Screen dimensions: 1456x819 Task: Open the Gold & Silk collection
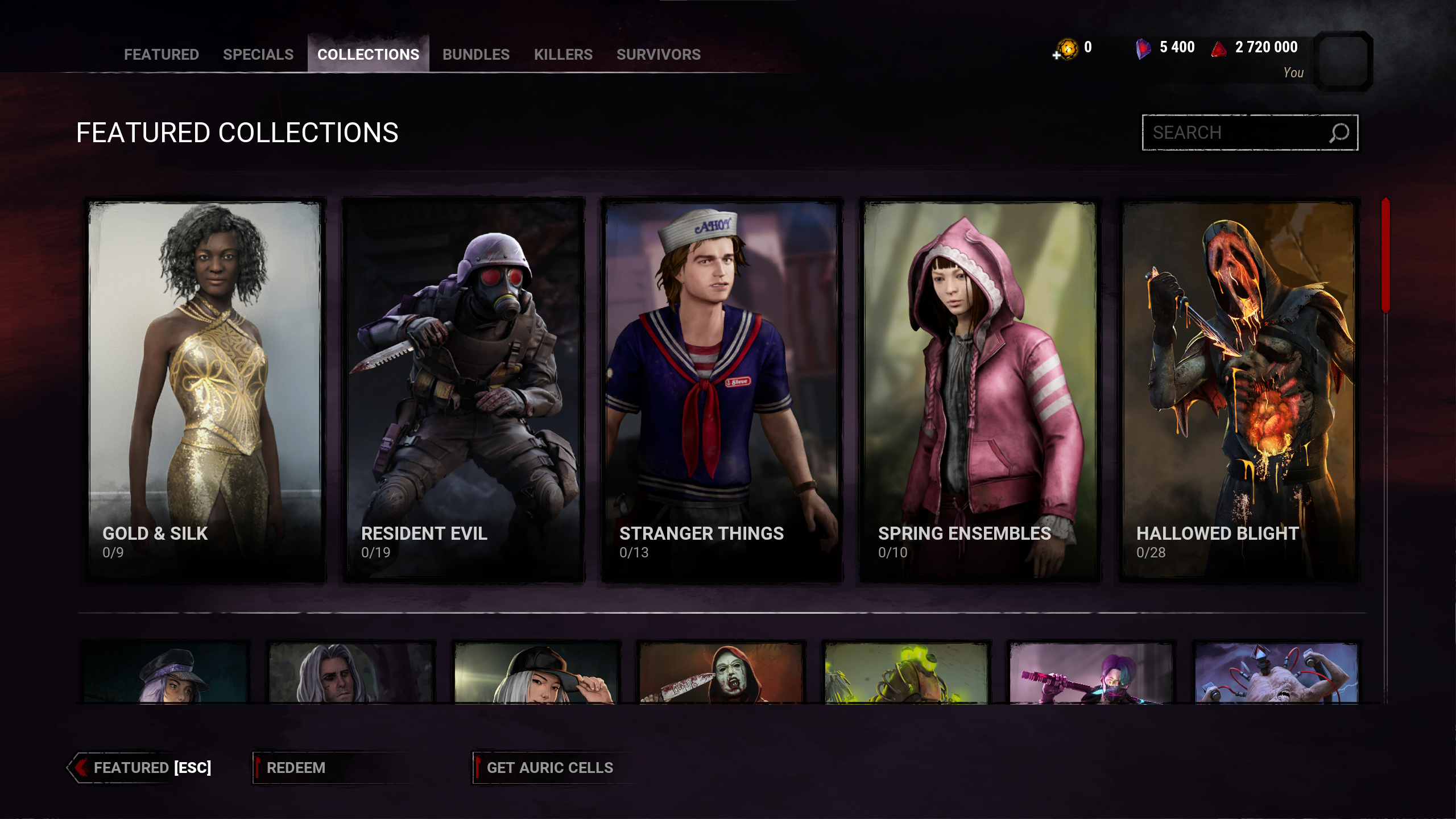[206, 390]
